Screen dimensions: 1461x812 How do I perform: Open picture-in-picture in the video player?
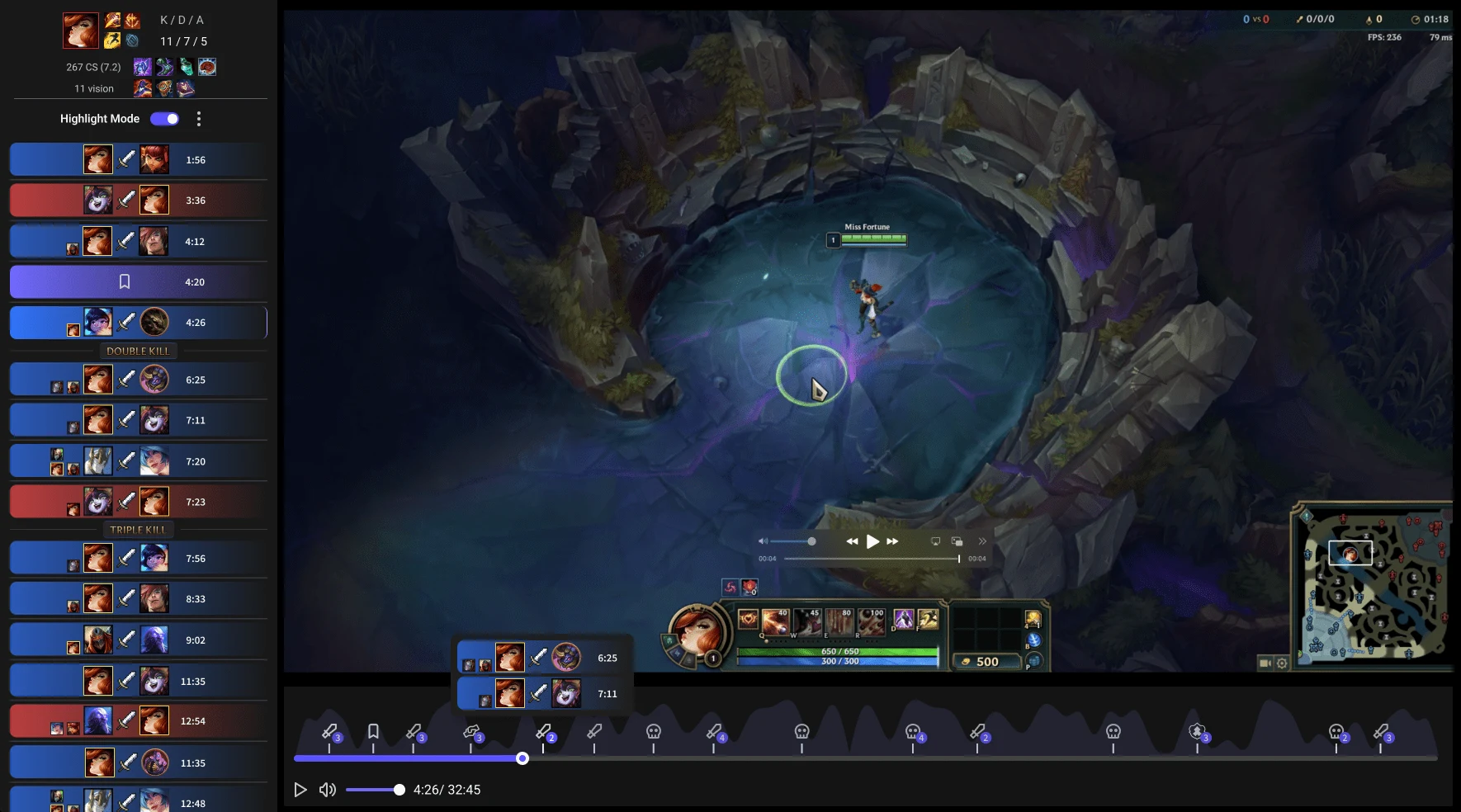click(x=957, y=541)
